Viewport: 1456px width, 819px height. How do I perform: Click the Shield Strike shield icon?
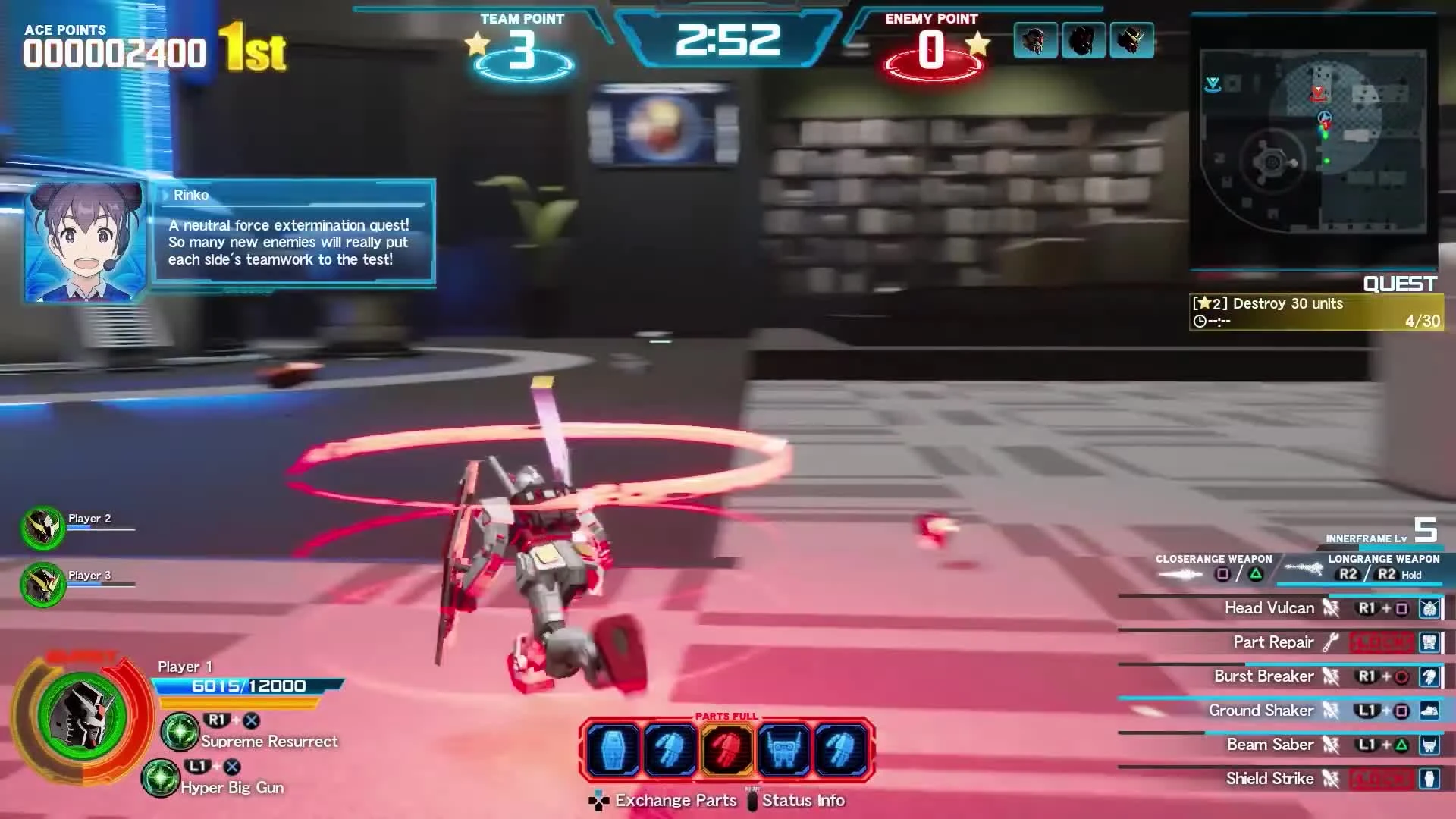click(1429, 778)
